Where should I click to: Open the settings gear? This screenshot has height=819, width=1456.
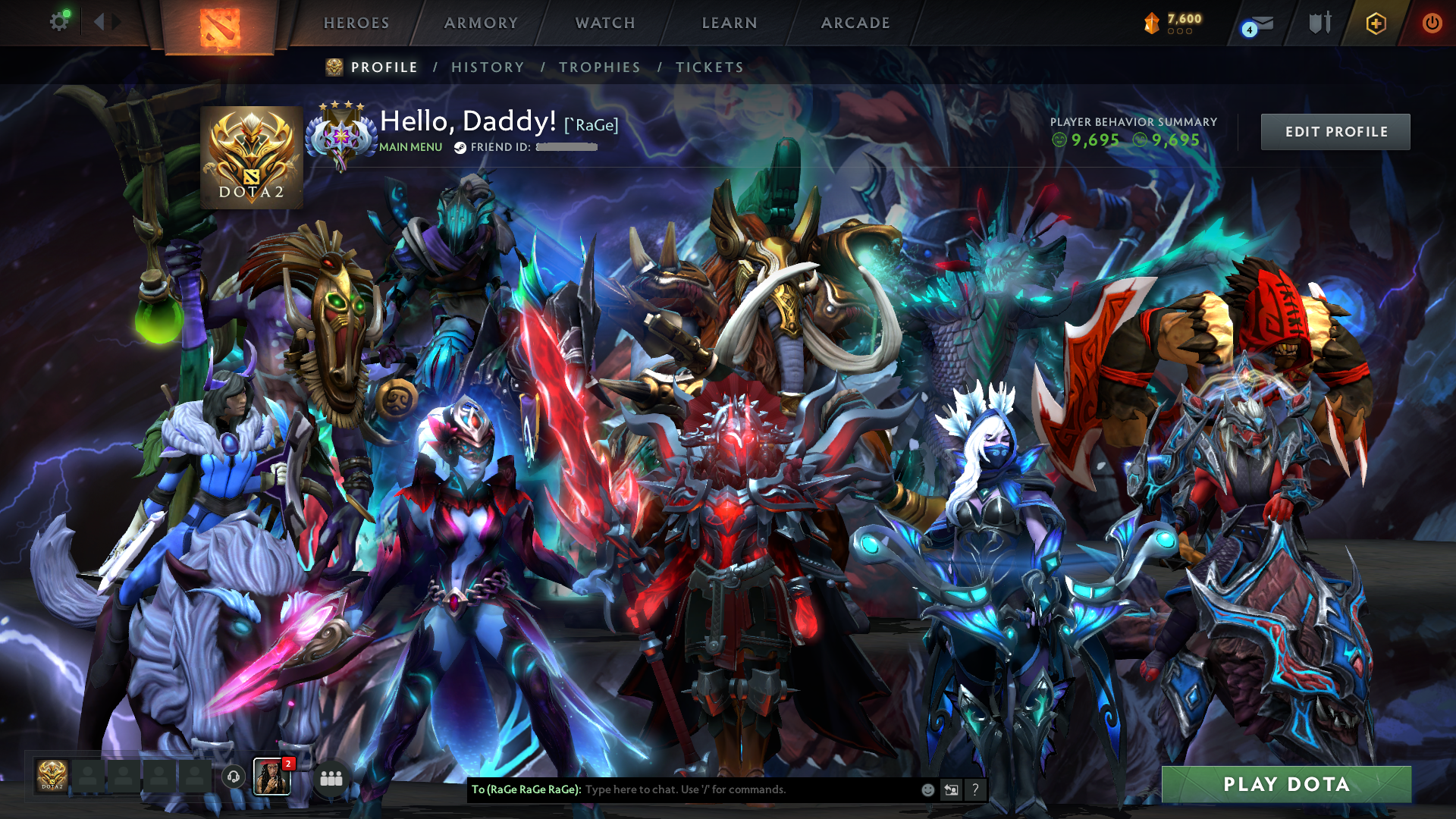pyautogui.click(x=59, y=22)
